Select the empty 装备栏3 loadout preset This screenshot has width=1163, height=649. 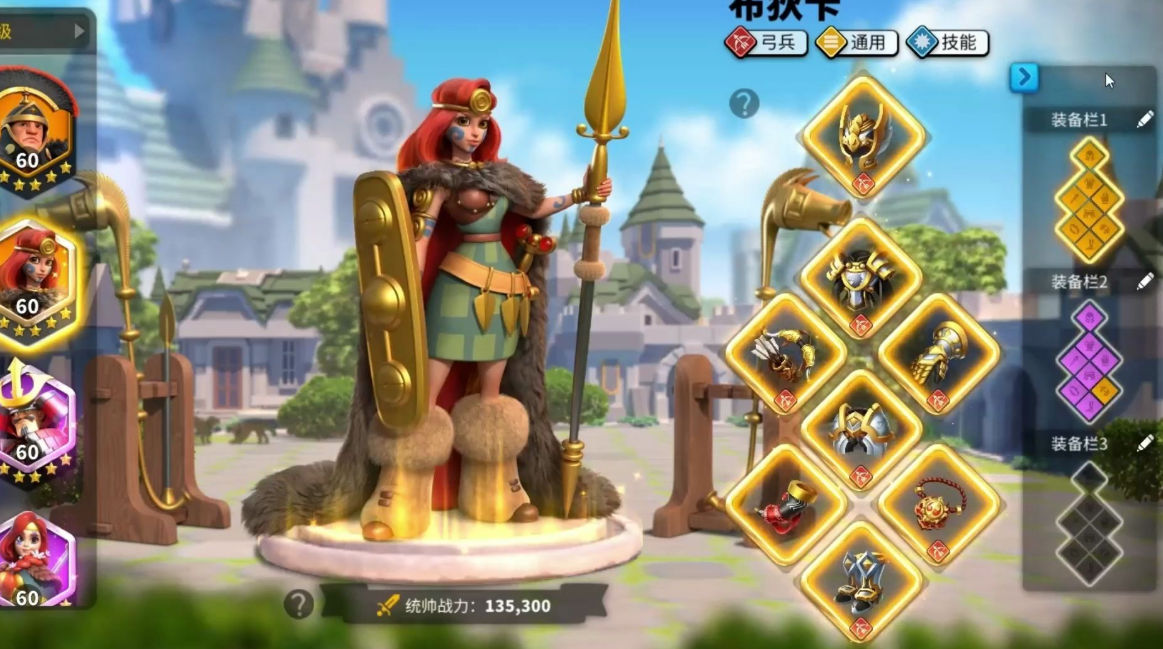tap(1089, 520)
